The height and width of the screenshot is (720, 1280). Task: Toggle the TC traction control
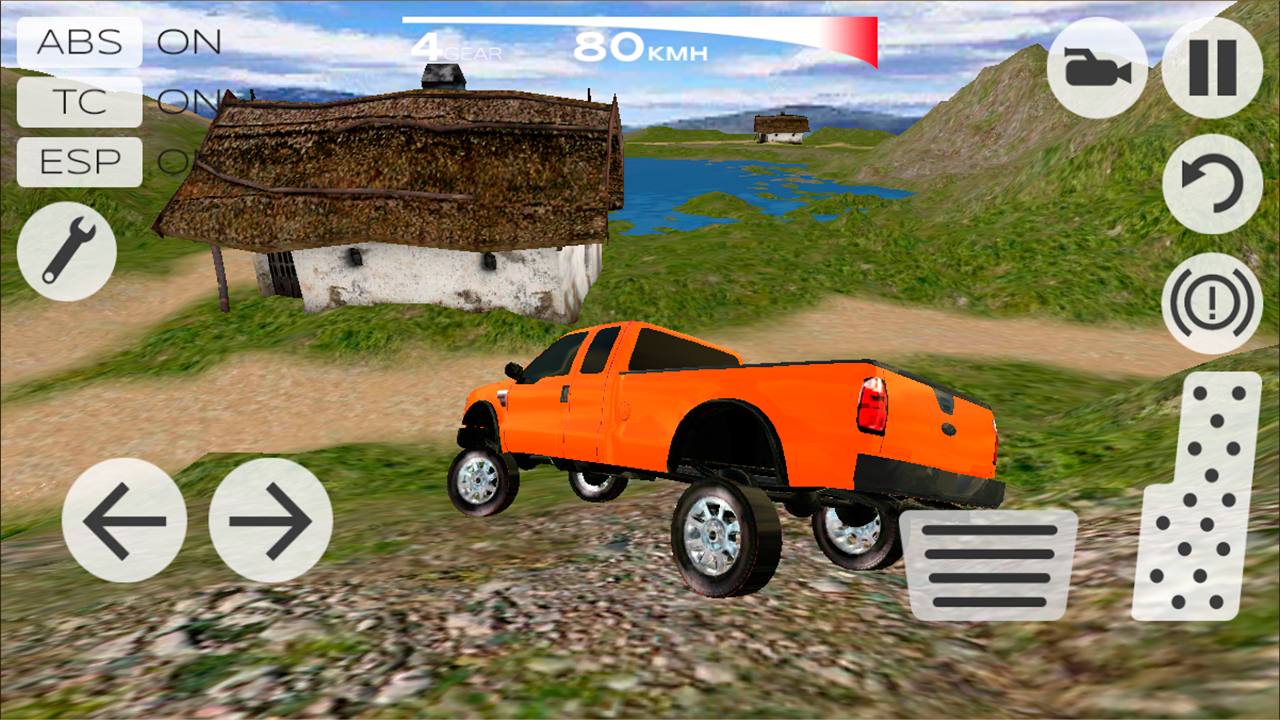point(80,102)
